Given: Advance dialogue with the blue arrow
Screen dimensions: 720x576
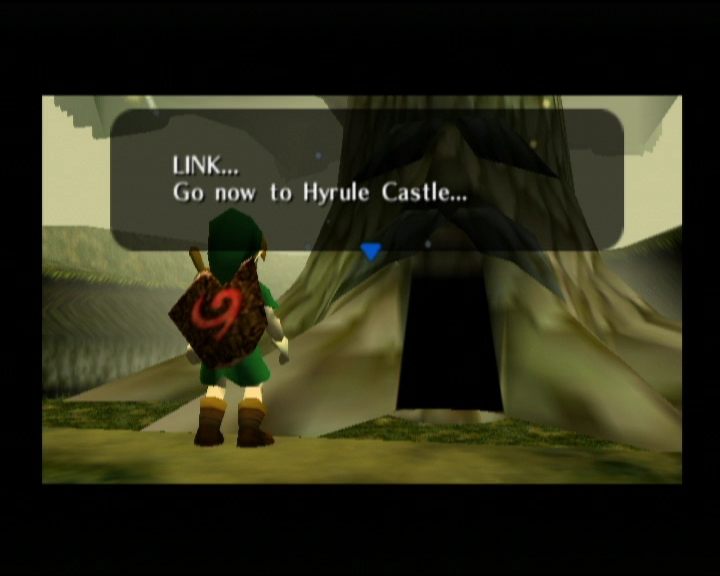Looking at the screenshot, I should (371, 252).
